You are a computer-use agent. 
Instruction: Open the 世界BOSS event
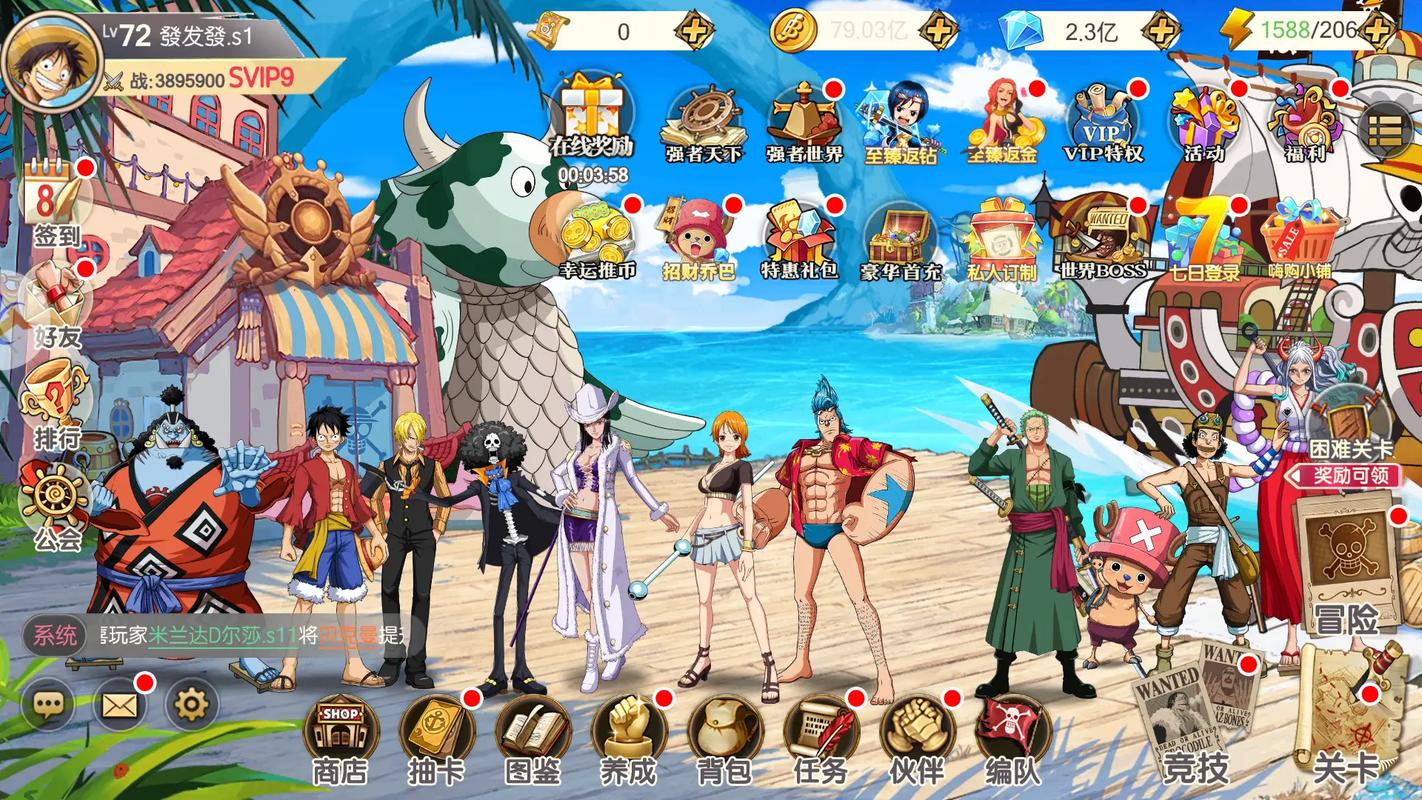click(x=1103, y=235)
